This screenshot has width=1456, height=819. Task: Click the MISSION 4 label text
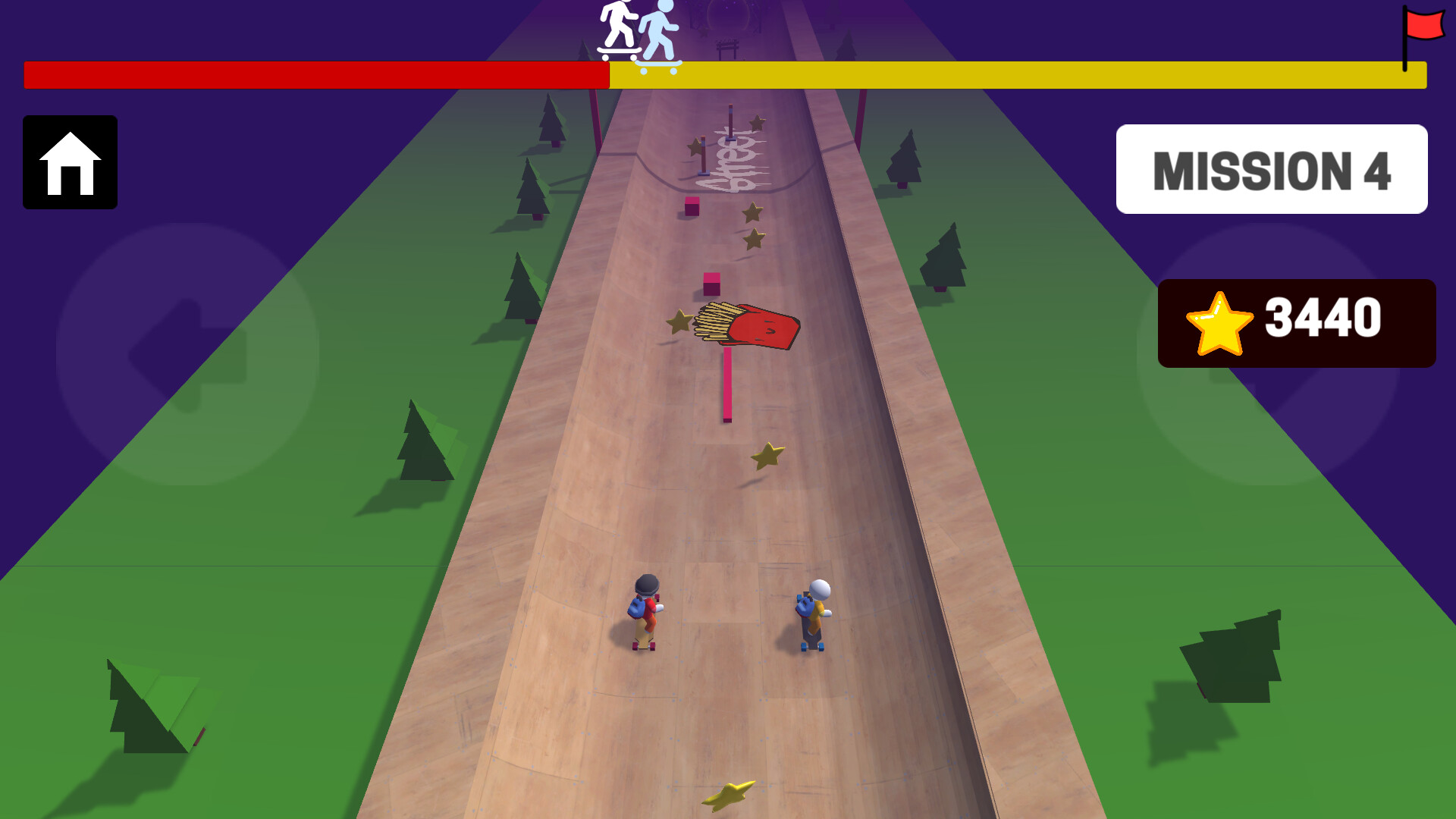coord(1272,171)
